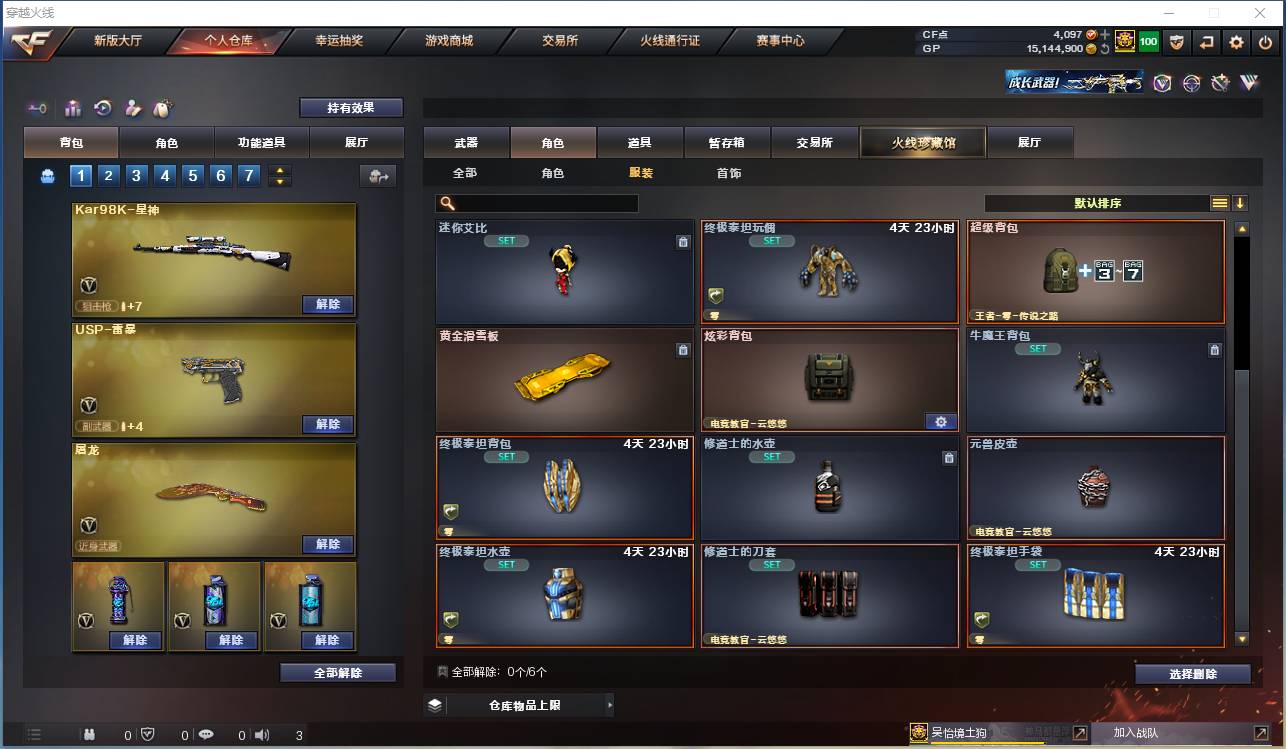The image size is (1286, 749).
Task: Click the power exit icon at top right
Action: 1265,42
